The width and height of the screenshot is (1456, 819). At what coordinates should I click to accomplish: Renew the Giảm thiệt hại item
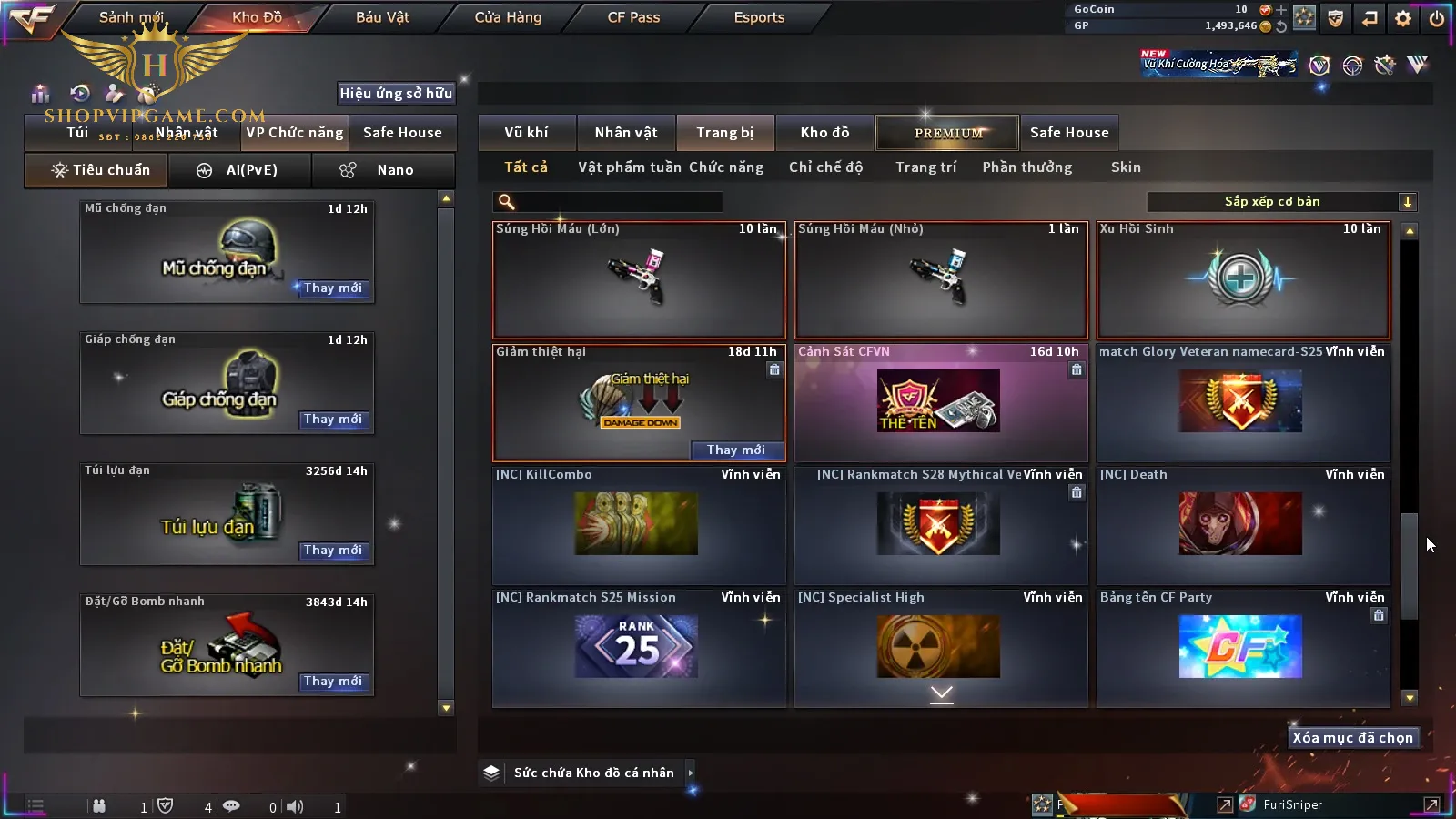click(x=735, y=450)
